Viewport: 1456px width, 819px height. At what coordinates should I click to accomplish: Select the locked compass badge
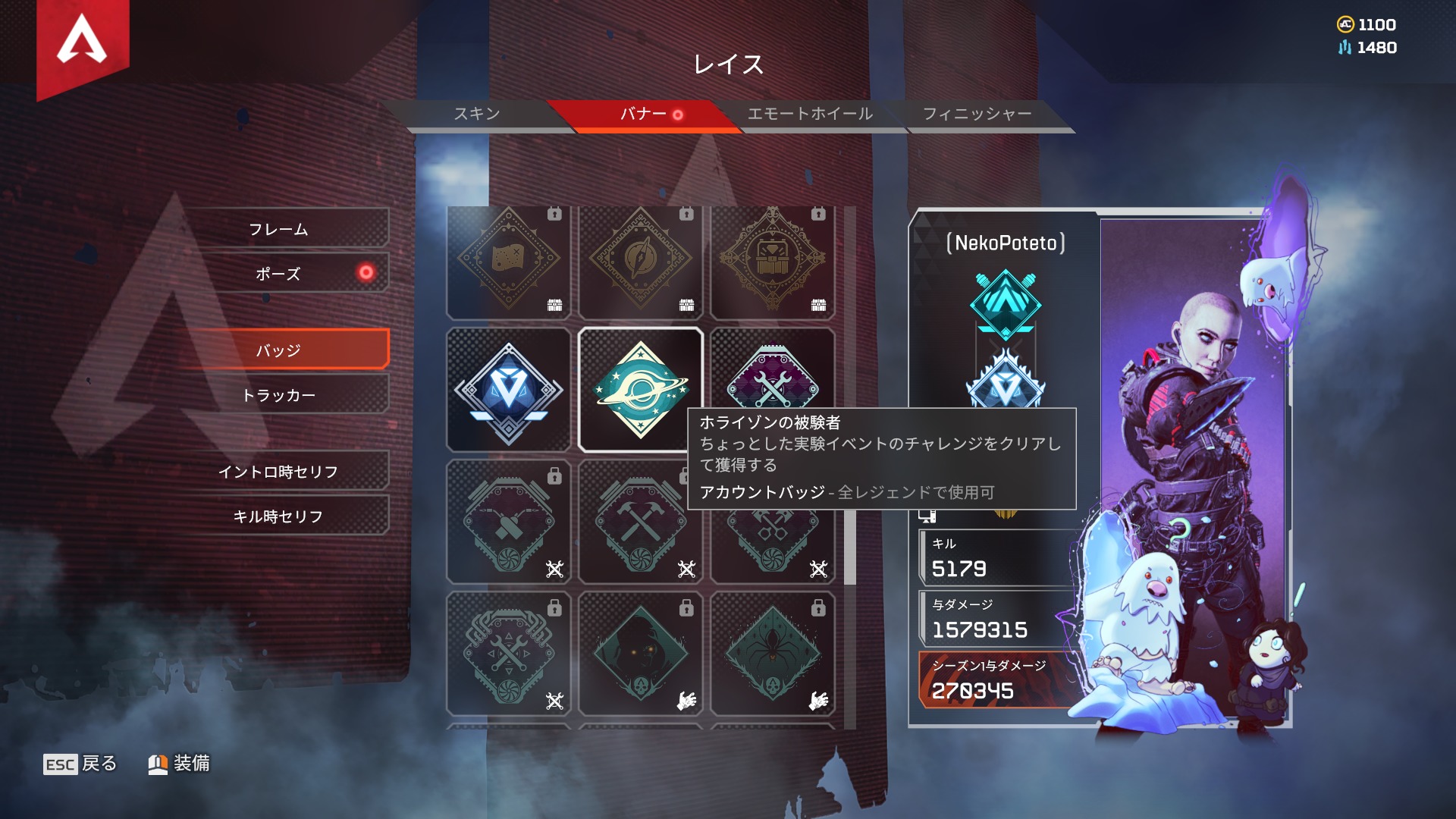[640, 260]
